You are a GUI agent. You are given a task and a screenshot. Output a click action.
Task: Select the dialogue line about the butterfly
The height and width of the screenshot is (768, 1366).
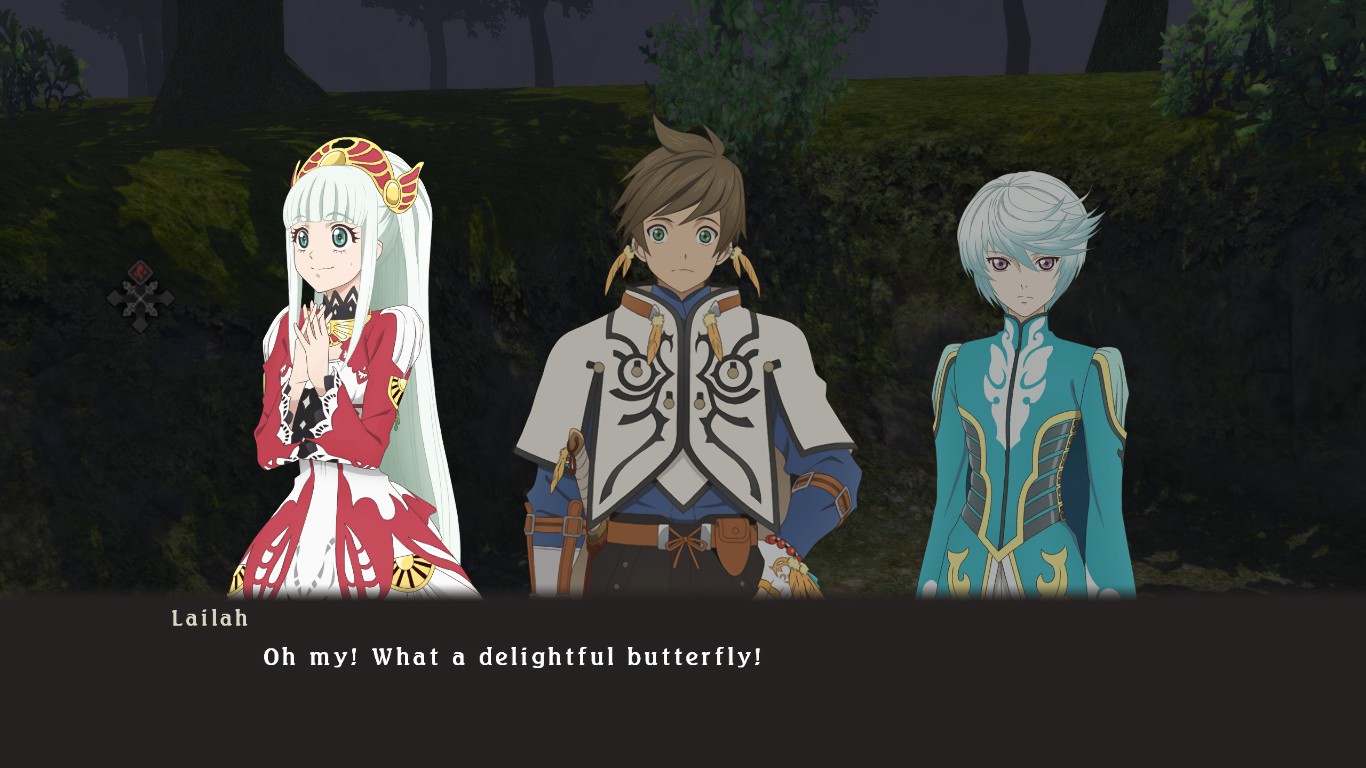tap(513, 657)
